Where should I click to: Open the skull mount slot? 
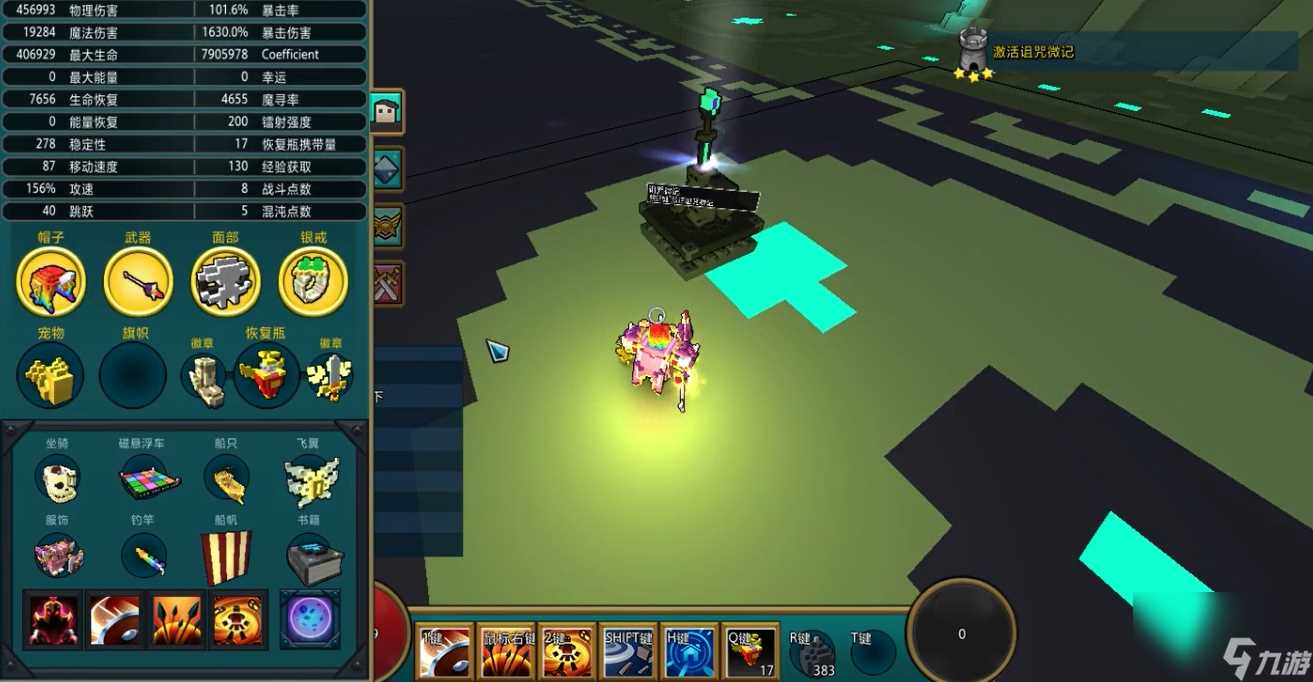pos(57,479)
